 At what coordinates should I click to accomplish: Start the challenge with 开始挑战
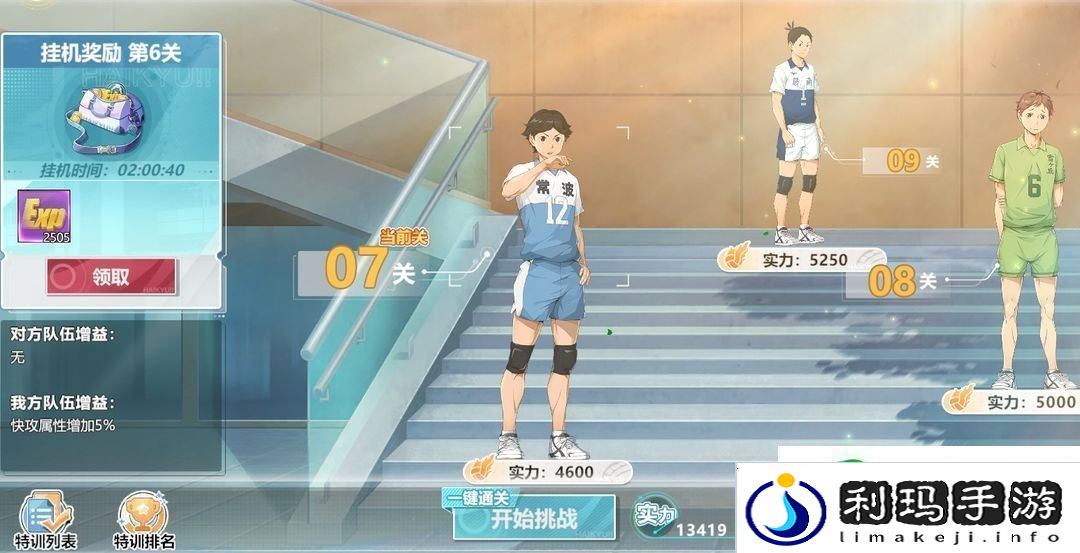point(534,518)
